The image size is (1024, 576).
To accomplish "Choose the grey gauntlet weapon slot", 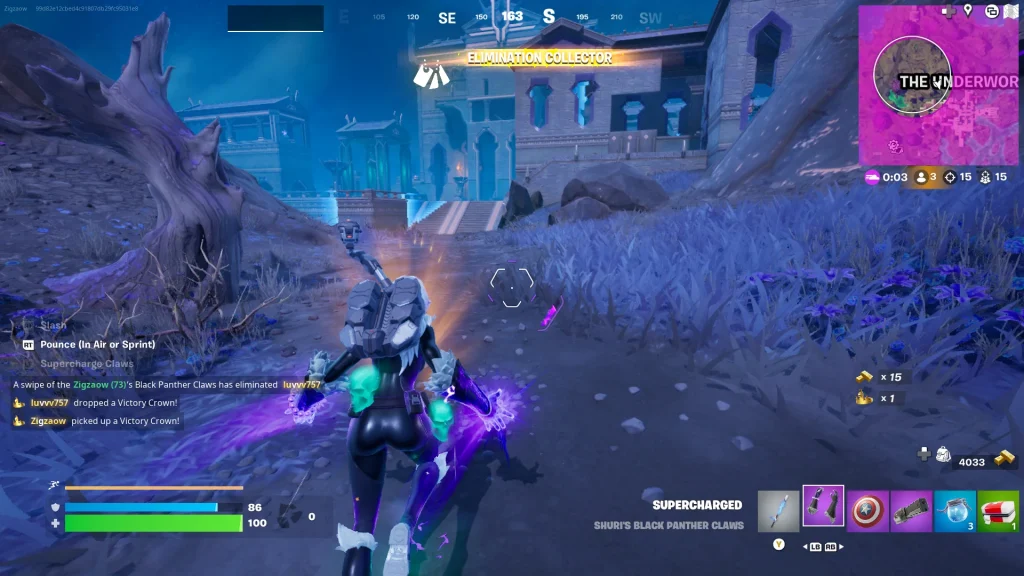I will pyautogui.click(x=911, y=510).
